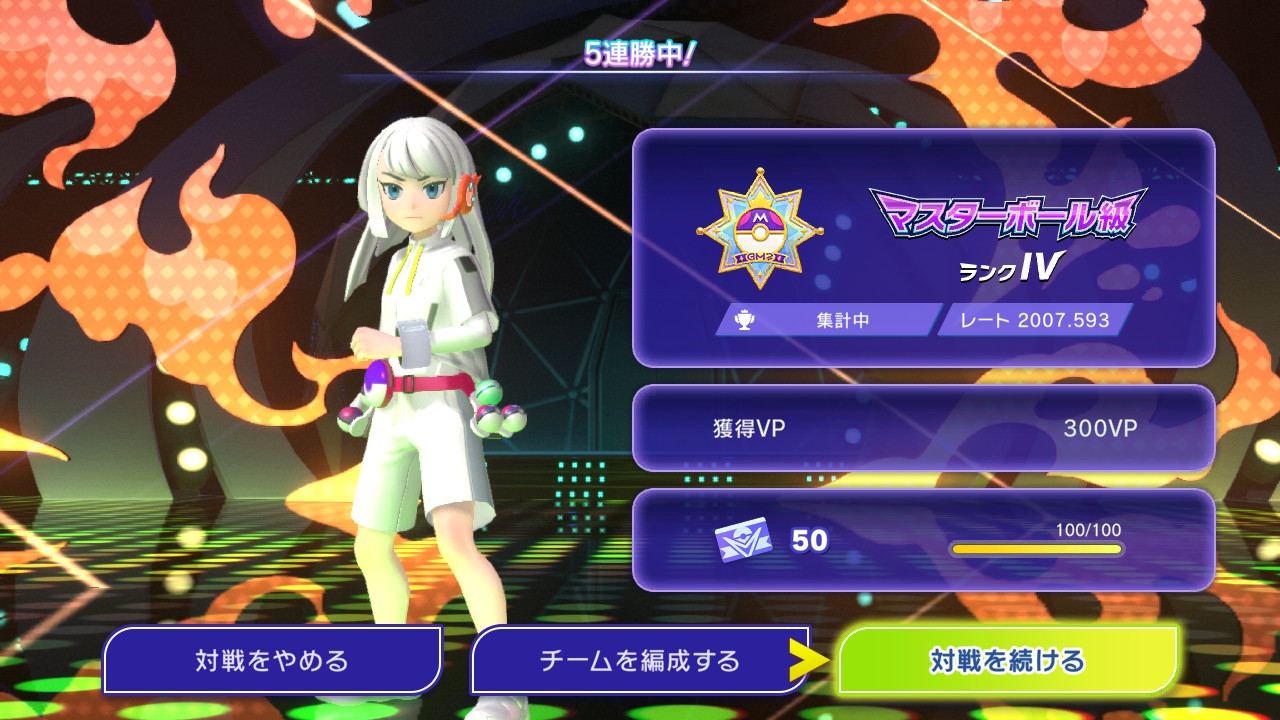Choose 対戦を続ける to continue battling
1280x720 pixels.
[x=1008, y=660]
